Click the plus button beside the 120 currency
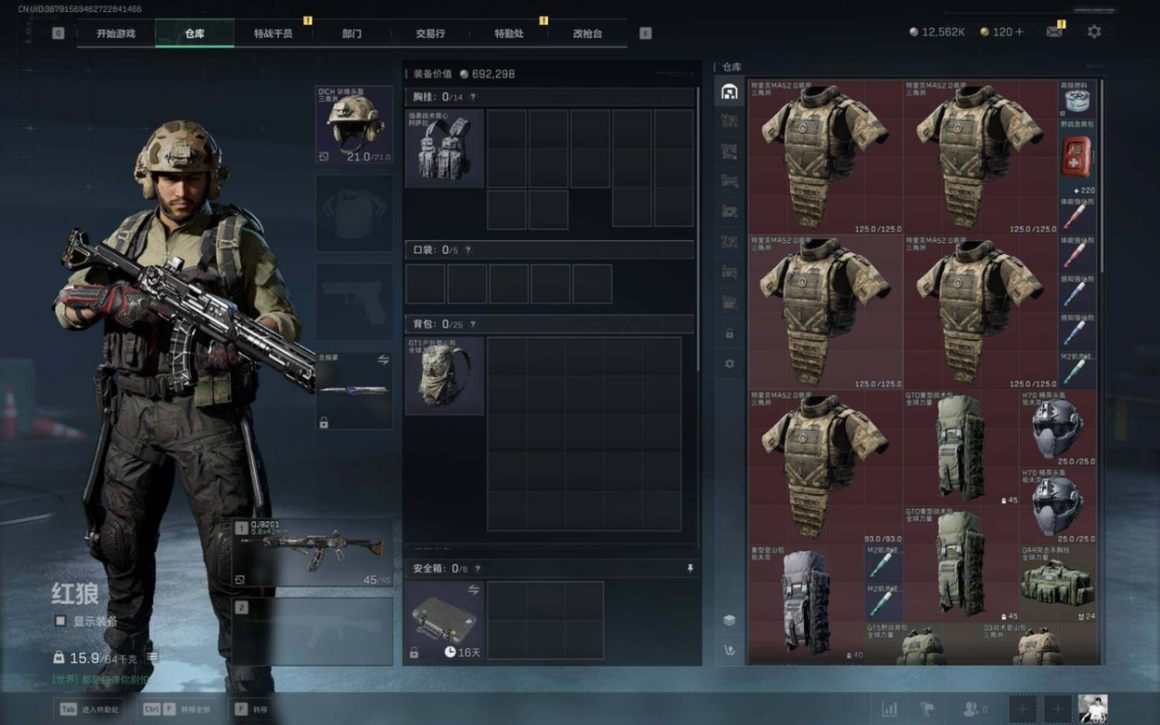Viewport: 1160px width, 725px height. click(1019, 33)
